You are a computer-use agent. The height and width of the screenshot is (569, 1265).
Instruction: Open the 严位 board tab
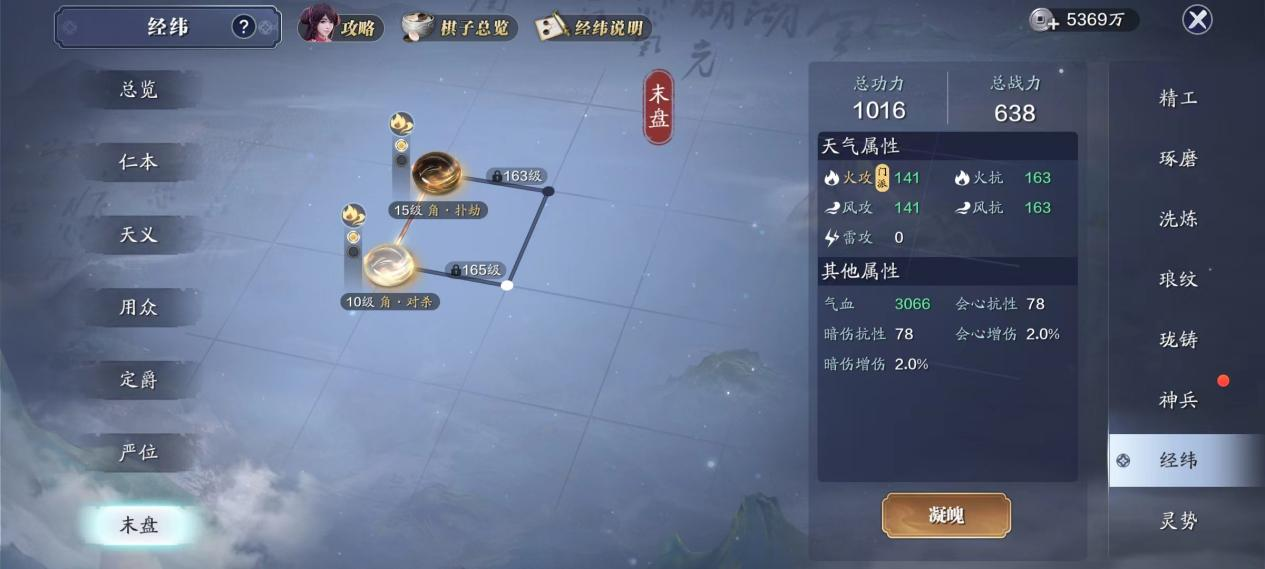(139, 452)
